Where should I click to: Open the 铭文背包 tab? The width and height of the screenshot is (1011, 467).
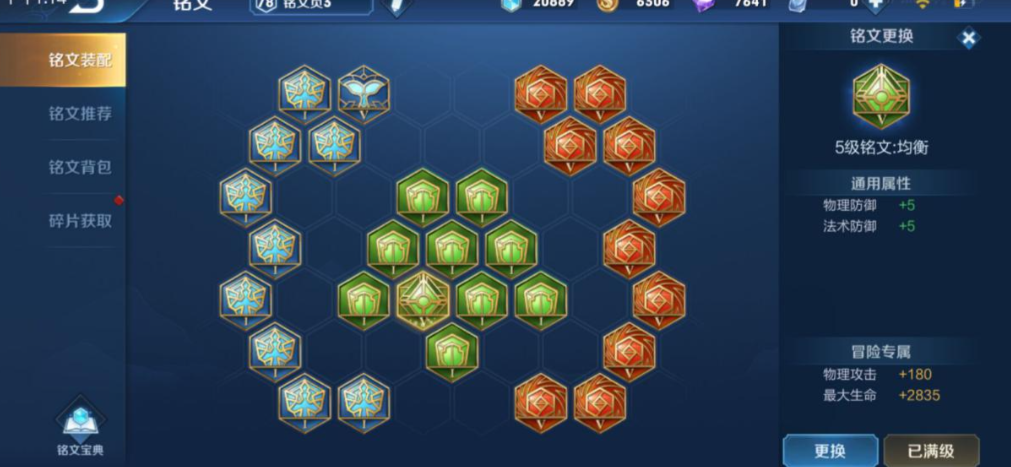[x=79, y=167]
